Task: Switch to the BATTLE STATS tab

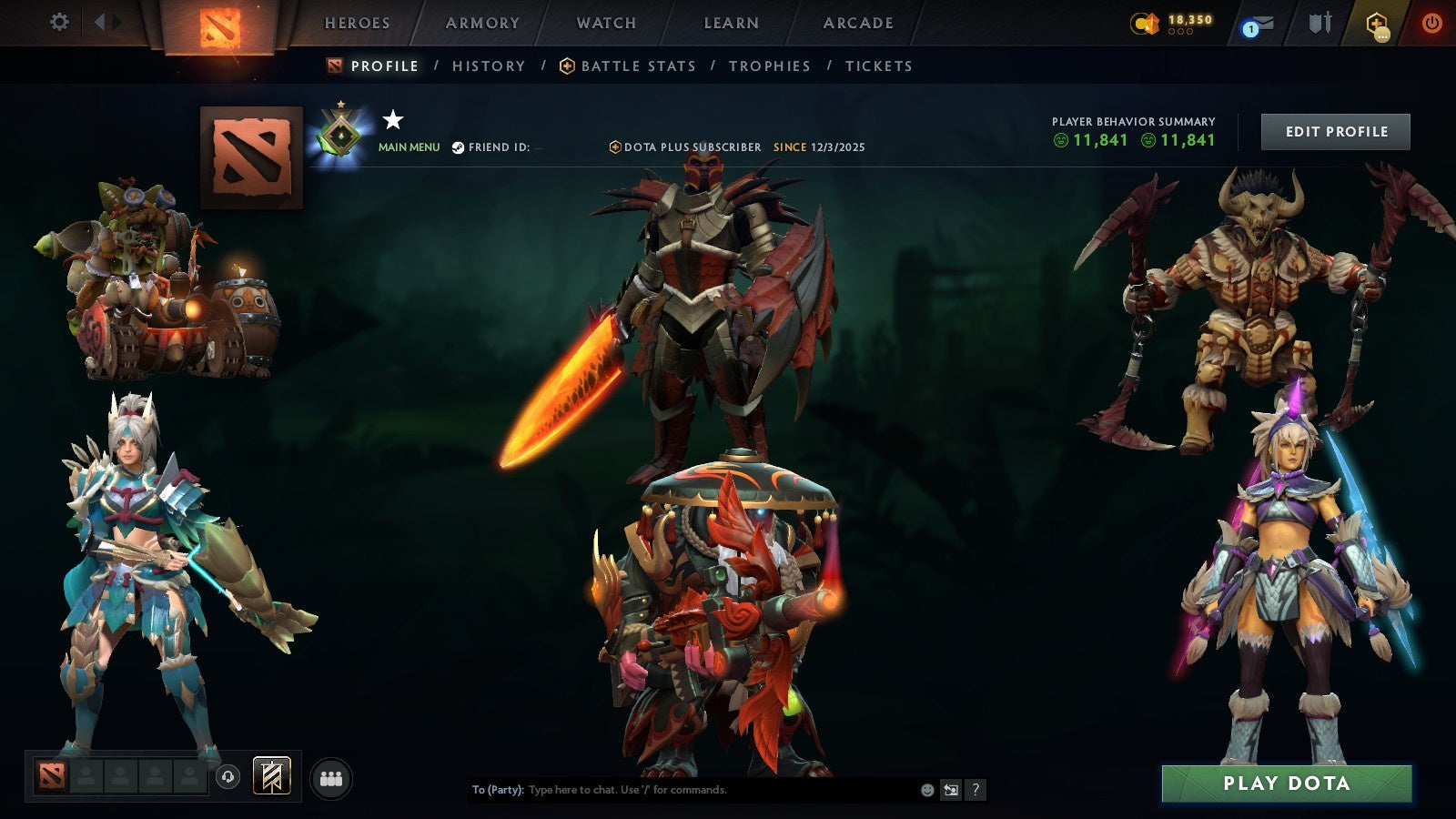Action: coord(637,66)
